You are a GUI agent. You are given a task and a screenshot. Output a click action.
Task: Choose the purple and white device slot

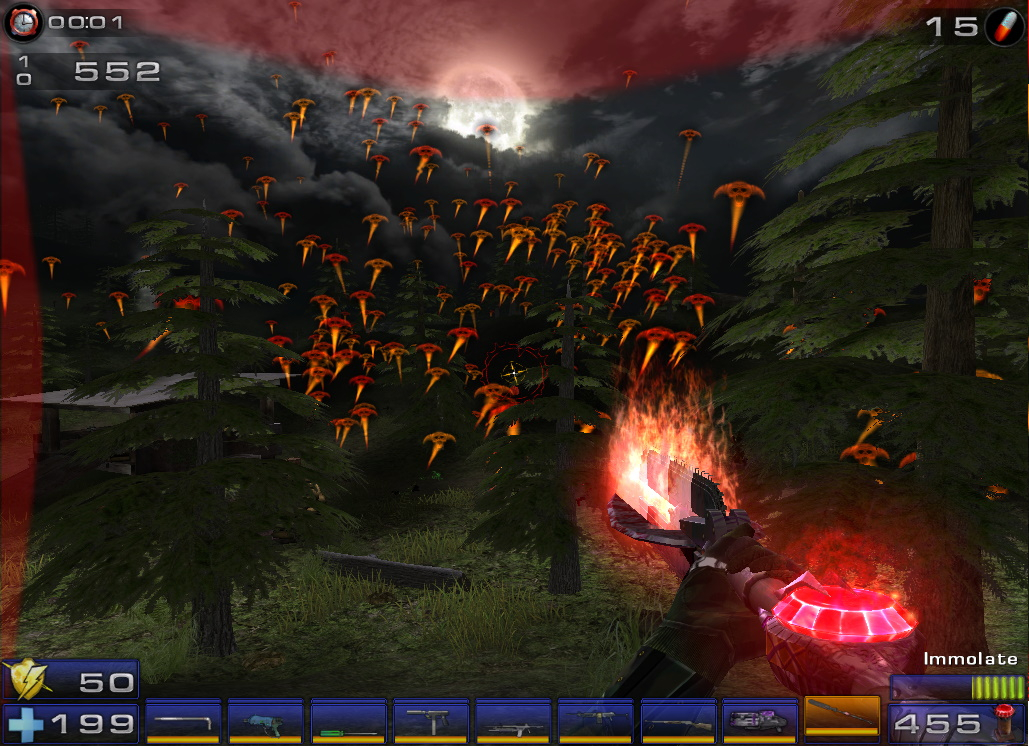tap(760, 720)
